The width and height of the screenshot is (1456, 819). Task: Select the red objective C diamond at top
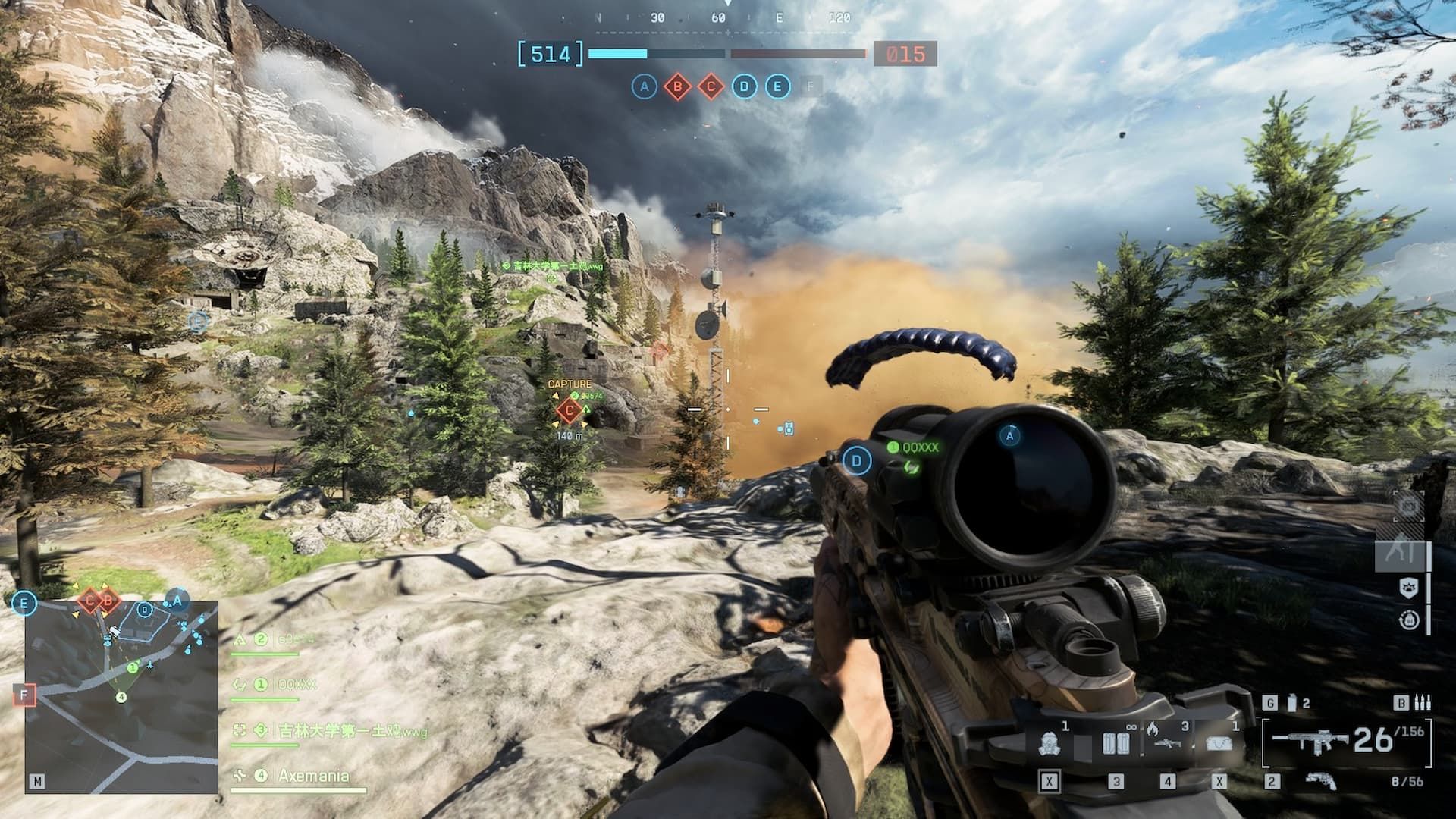(x=711, y=87)
